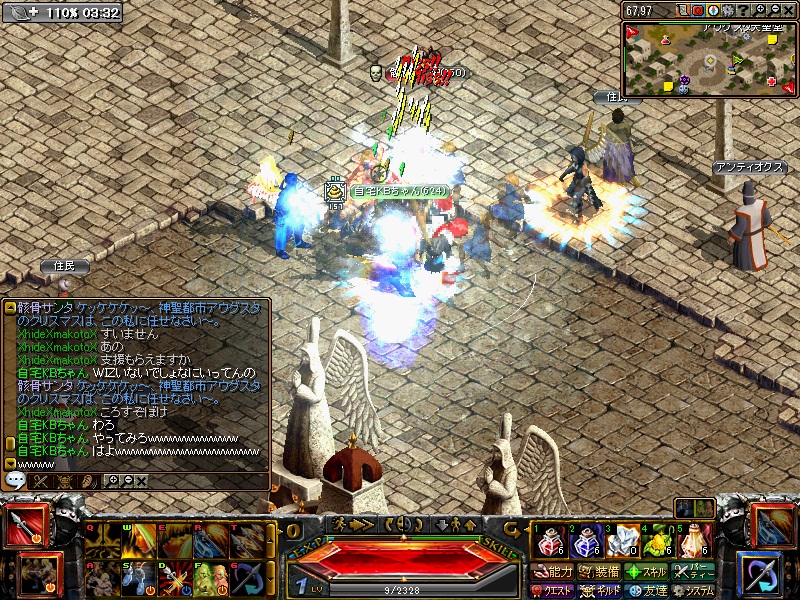Image resolution: width=800 pixels, height=600 pixels.
Task: Zoom in the minimap with the plus magnifier
Action: (759, 10)
